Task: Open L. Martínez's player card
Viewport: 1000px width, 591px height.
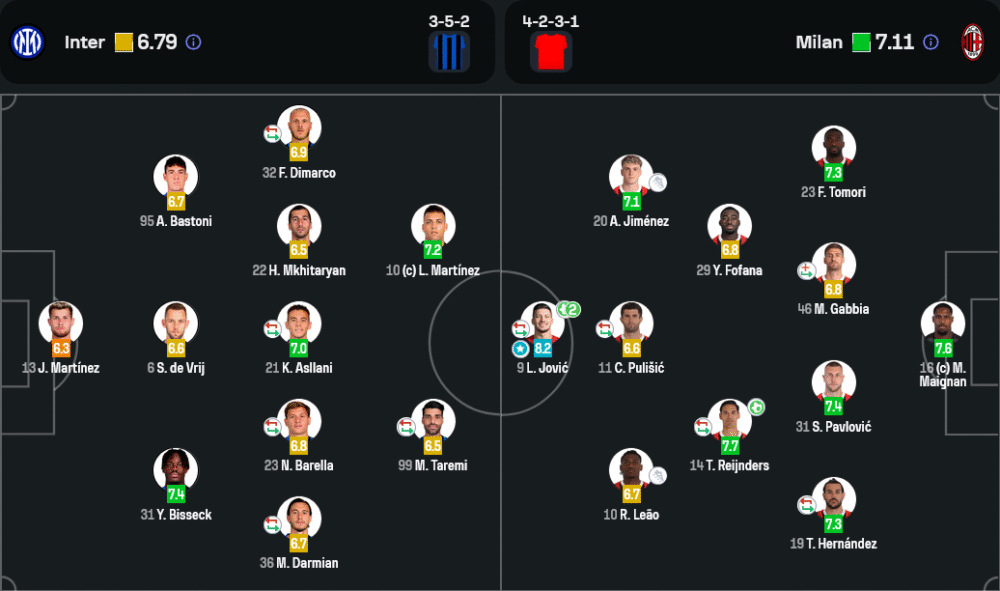Action: tap(433, 226)
